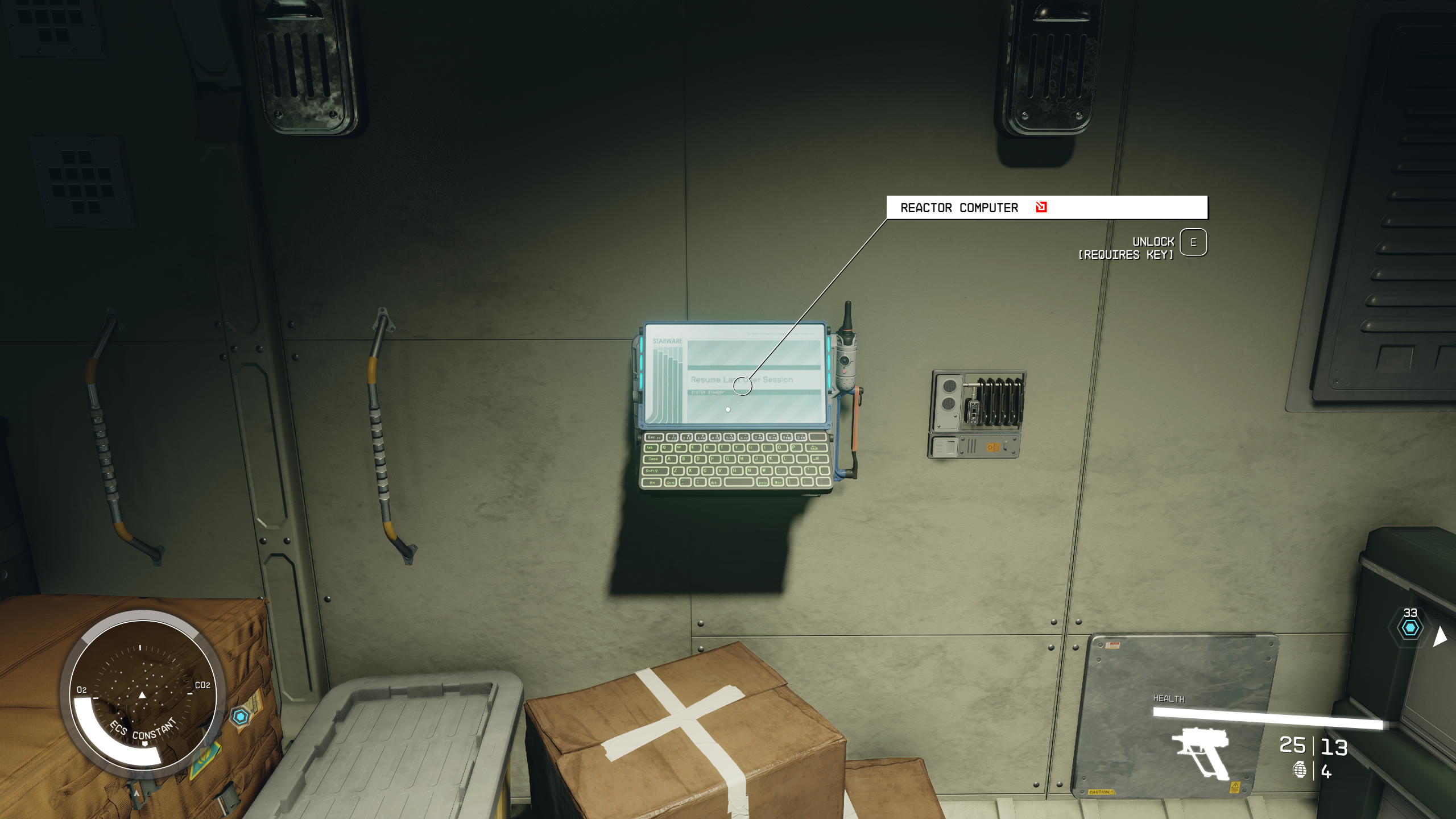The width and height of the screenshot is (1456, 819).
Task: Click the crosshair reticle circle on the computer
Action: [x=742, y=386]
